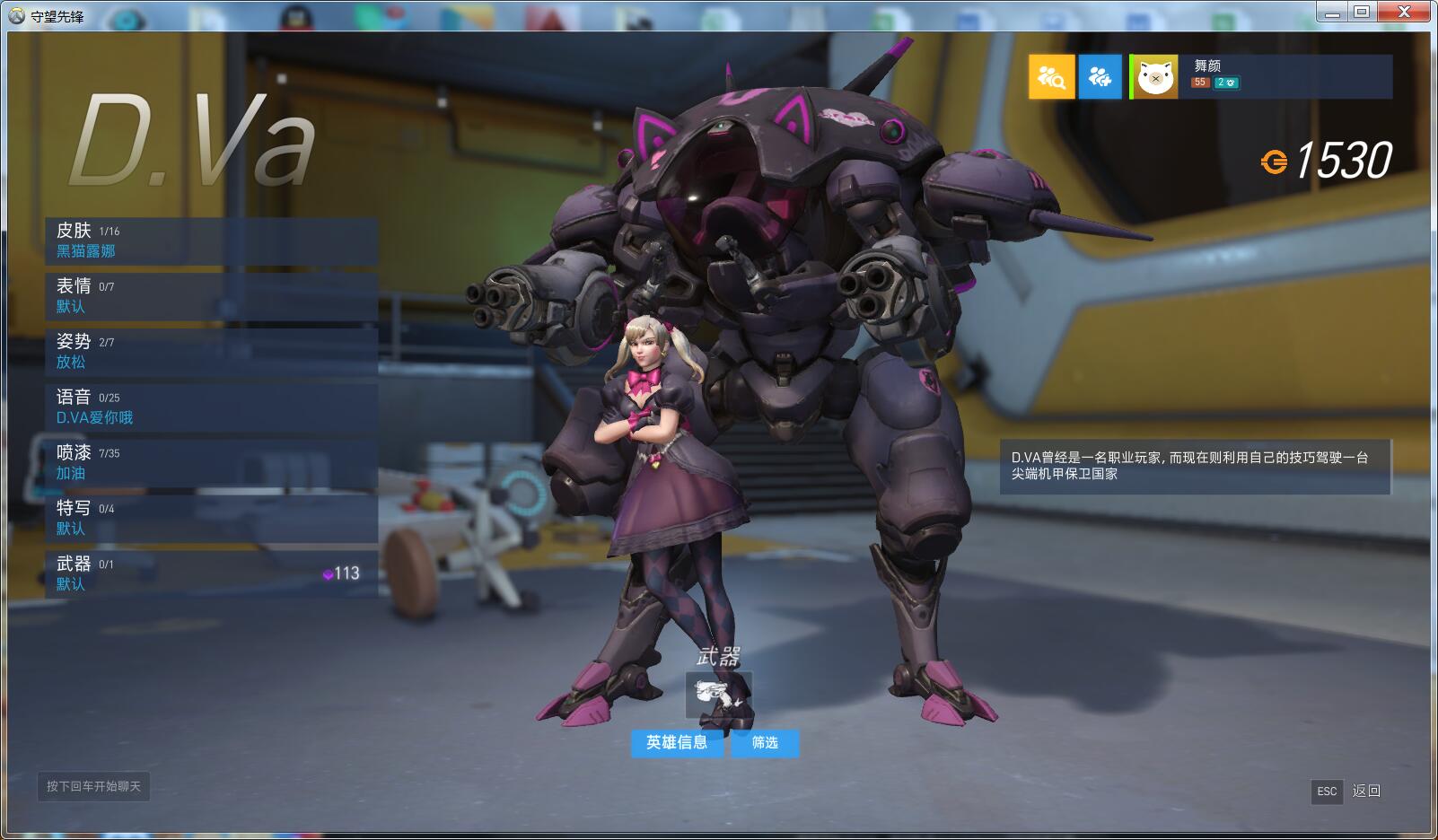1438x840 pixels.
Task: Open the orange find group icon
Action: pyautogui.click(x=1051, y=77)
